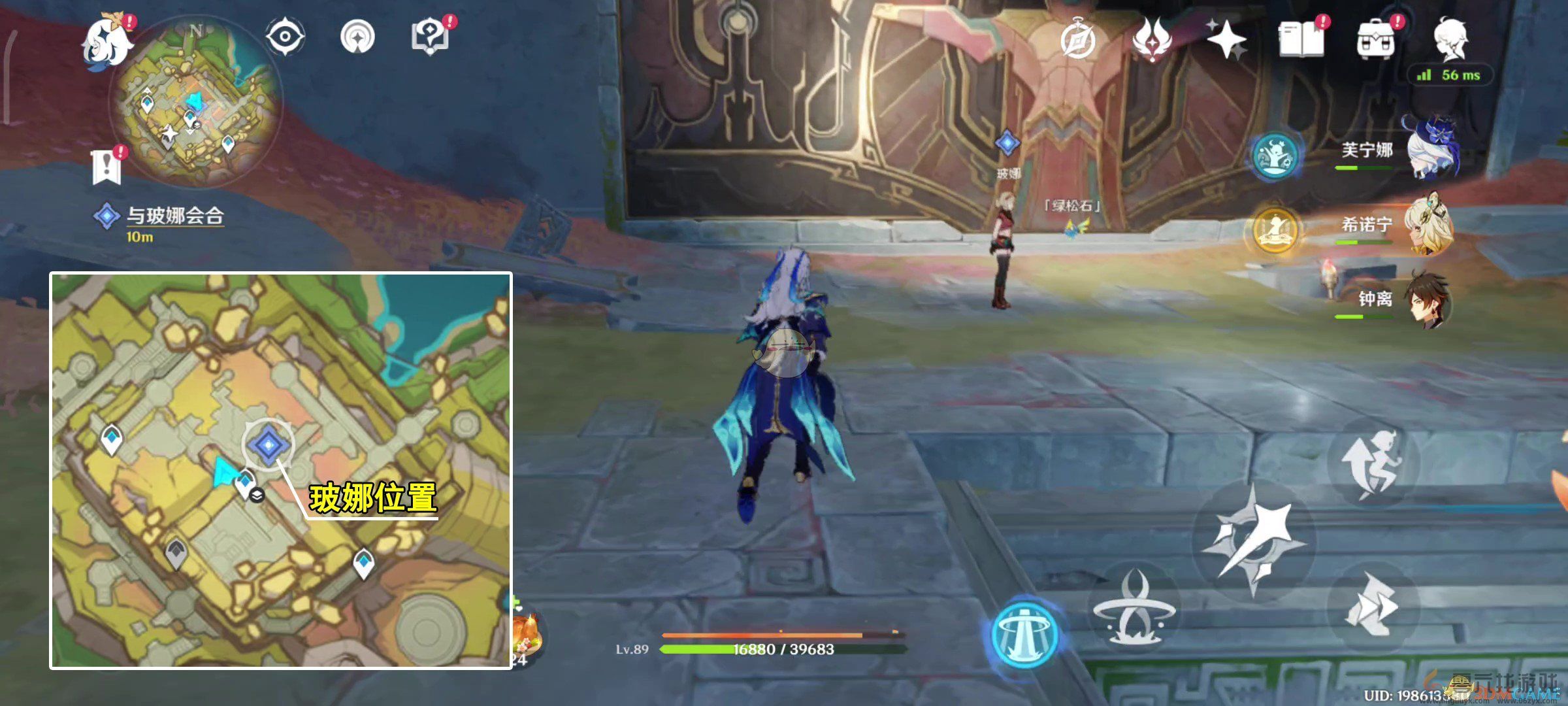Switch to party member 希诺宁
This screenshot has width=1568, height=706.
(x=1428, y=226)
